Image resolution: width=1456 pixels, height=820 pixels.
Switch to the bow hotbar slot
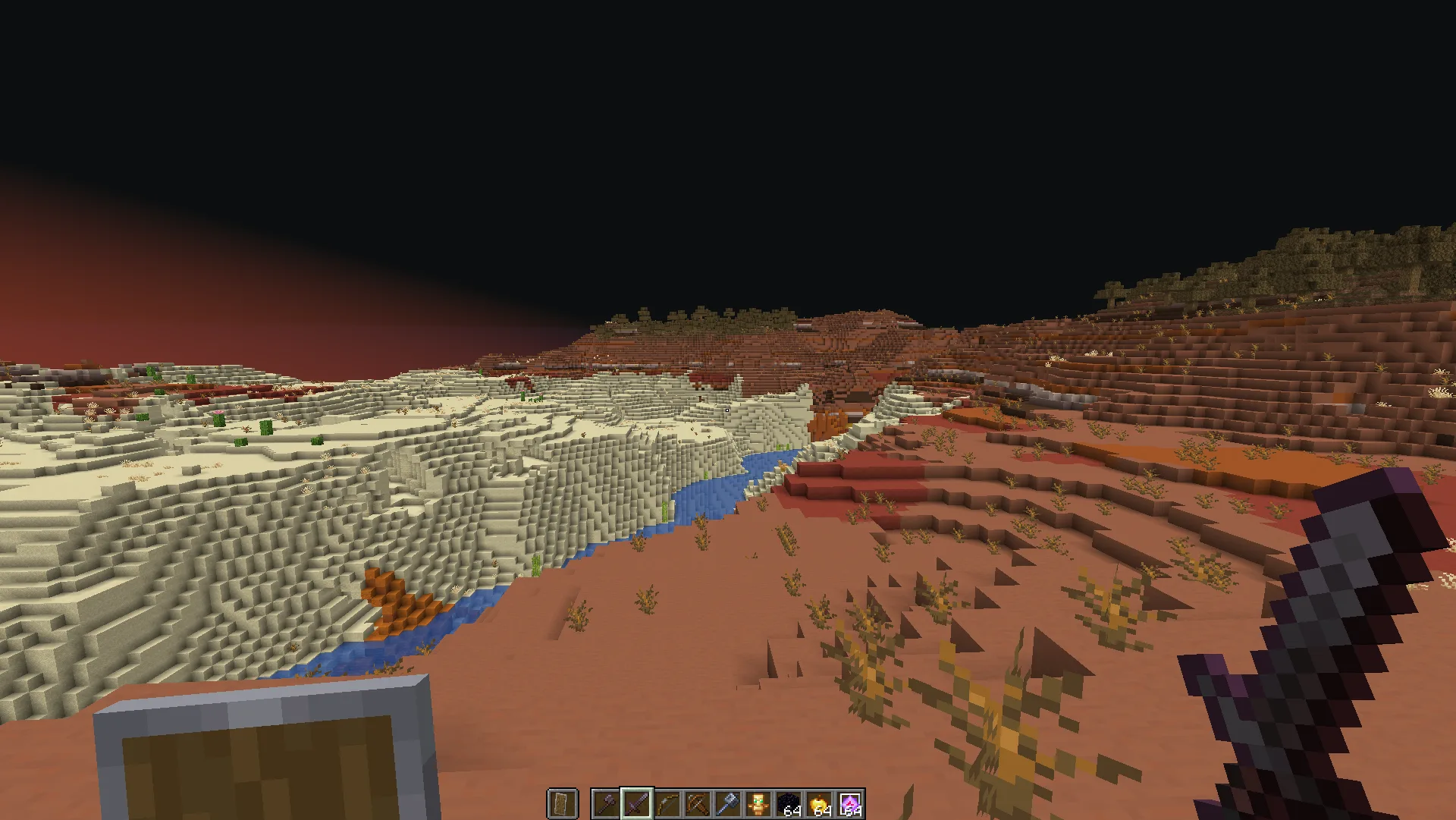(667, 804)
